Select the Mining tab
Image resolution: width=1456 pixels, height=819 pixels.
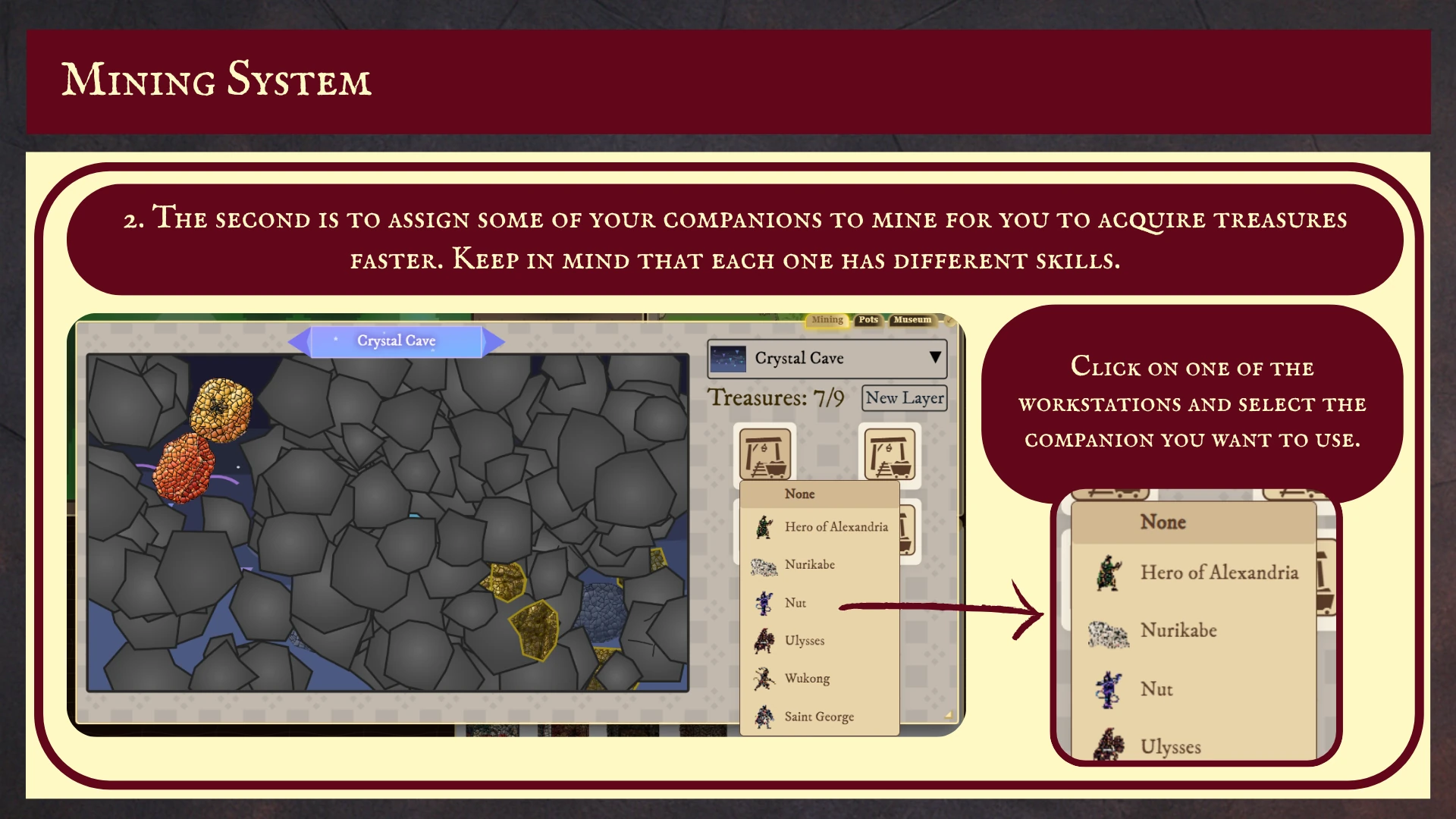pos(827,319)
